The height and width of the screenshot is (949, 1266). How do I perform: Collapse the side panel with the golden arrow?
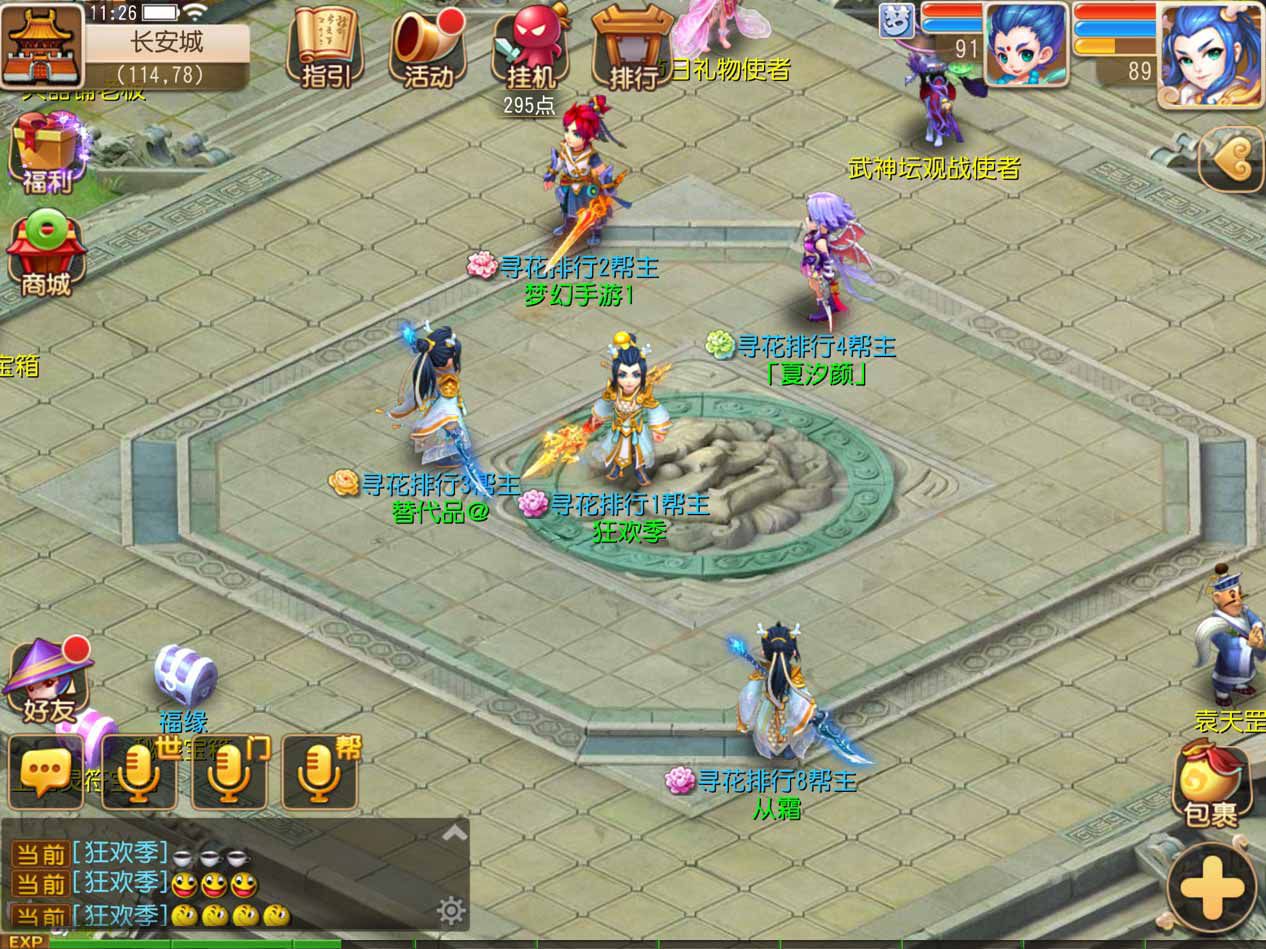pos(1231,159)
